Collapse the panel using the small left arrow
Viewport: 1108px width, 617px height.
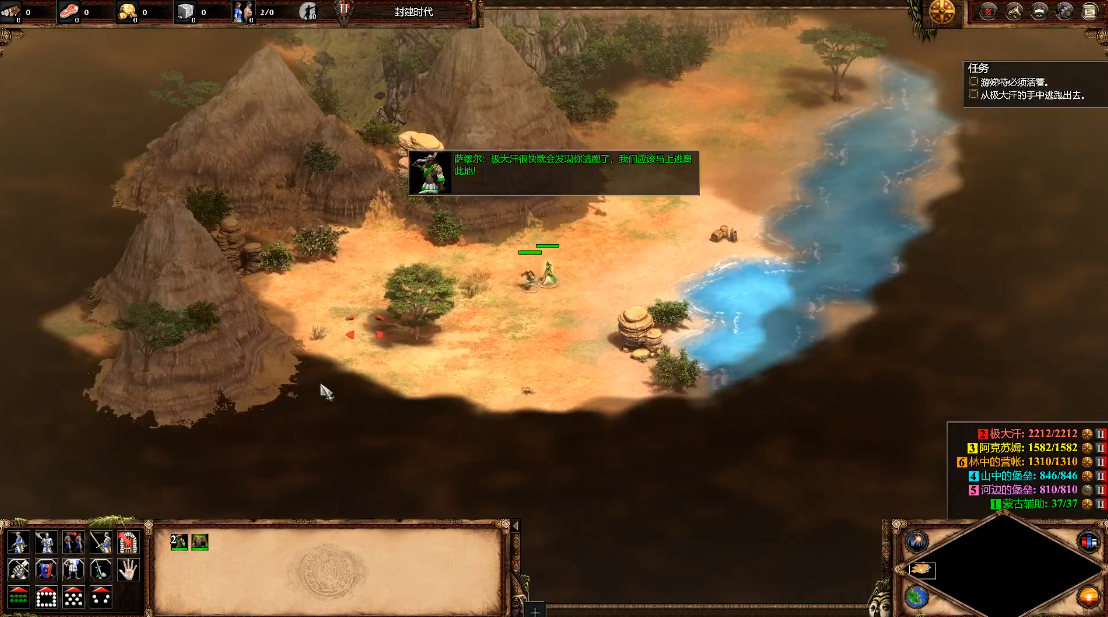[516, 526]
